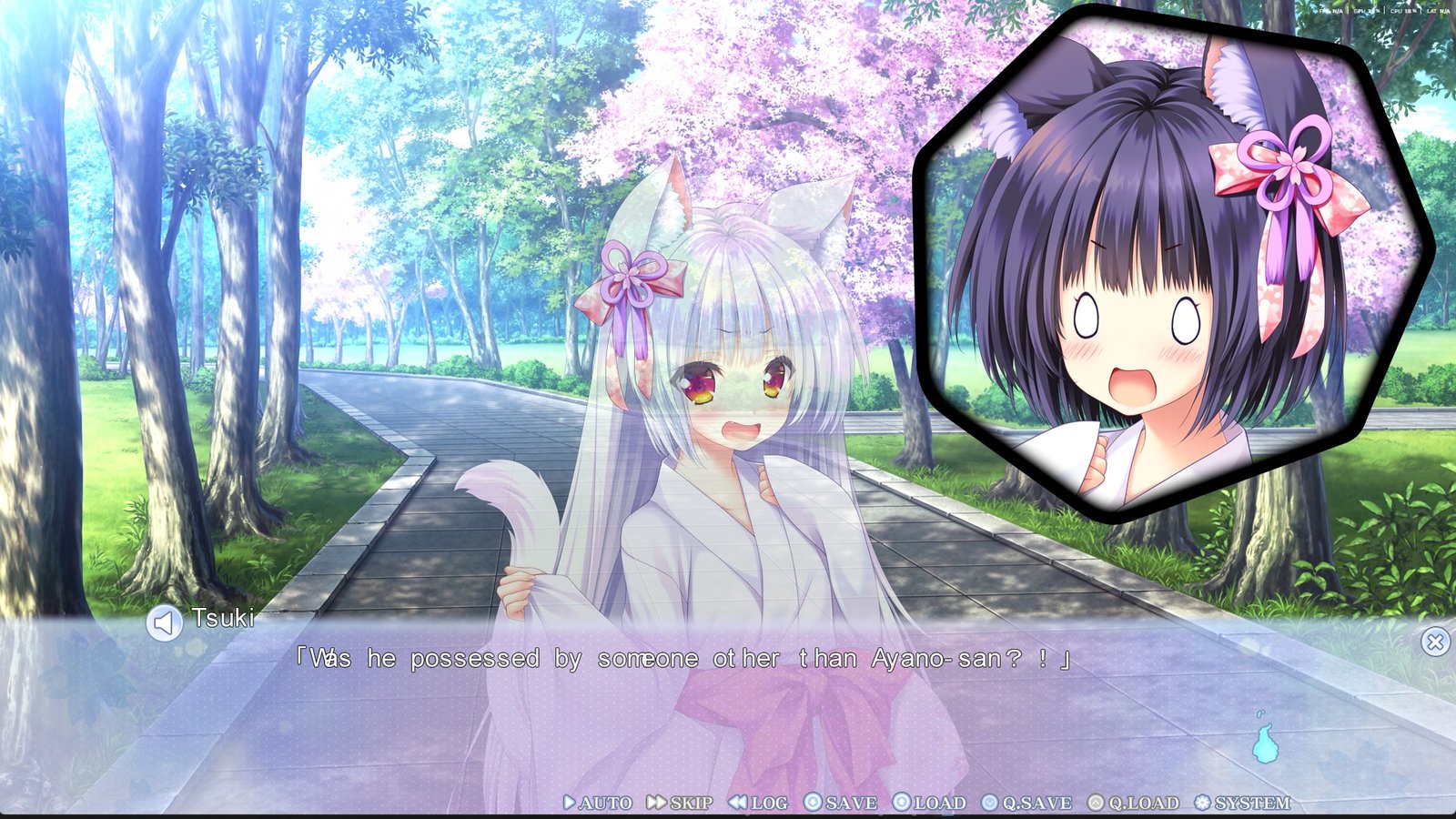Click the SAVE circular disc icon
Image resolution: width=1456 pixels, height=819 pixels.
pos(812,804)
